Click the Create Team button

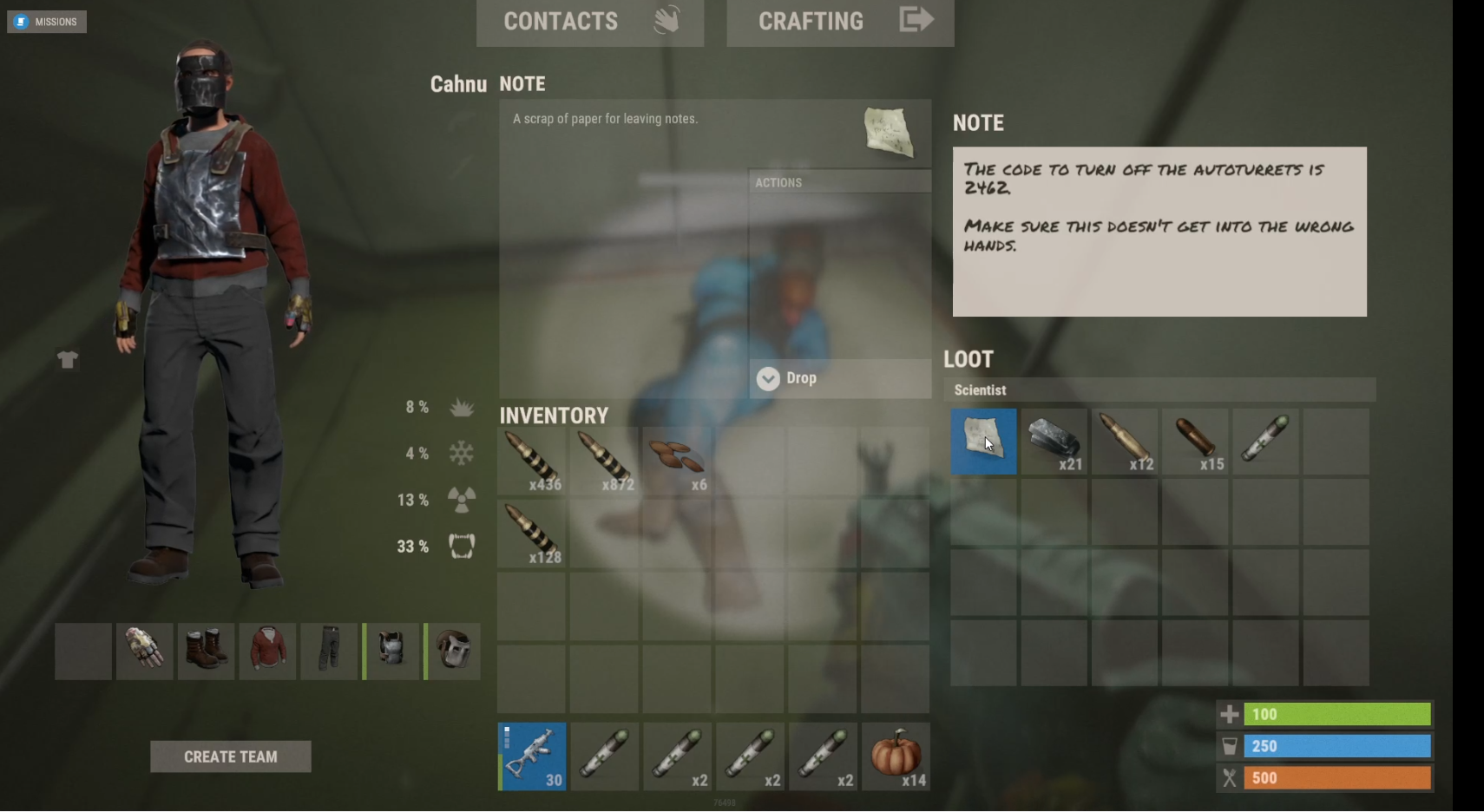230,756
